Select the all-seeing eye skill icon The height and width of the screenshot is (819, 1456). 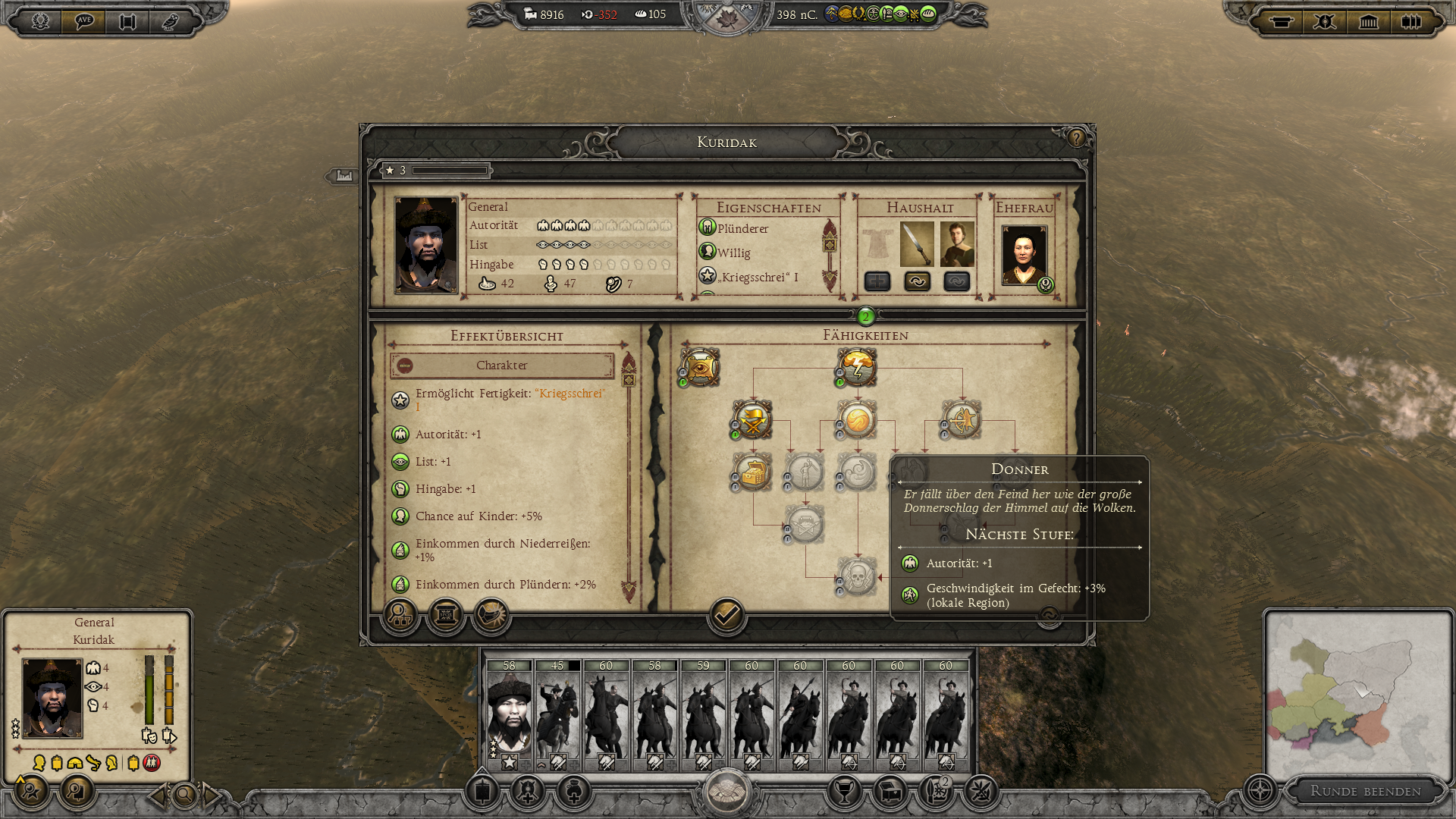coord(700,368)
